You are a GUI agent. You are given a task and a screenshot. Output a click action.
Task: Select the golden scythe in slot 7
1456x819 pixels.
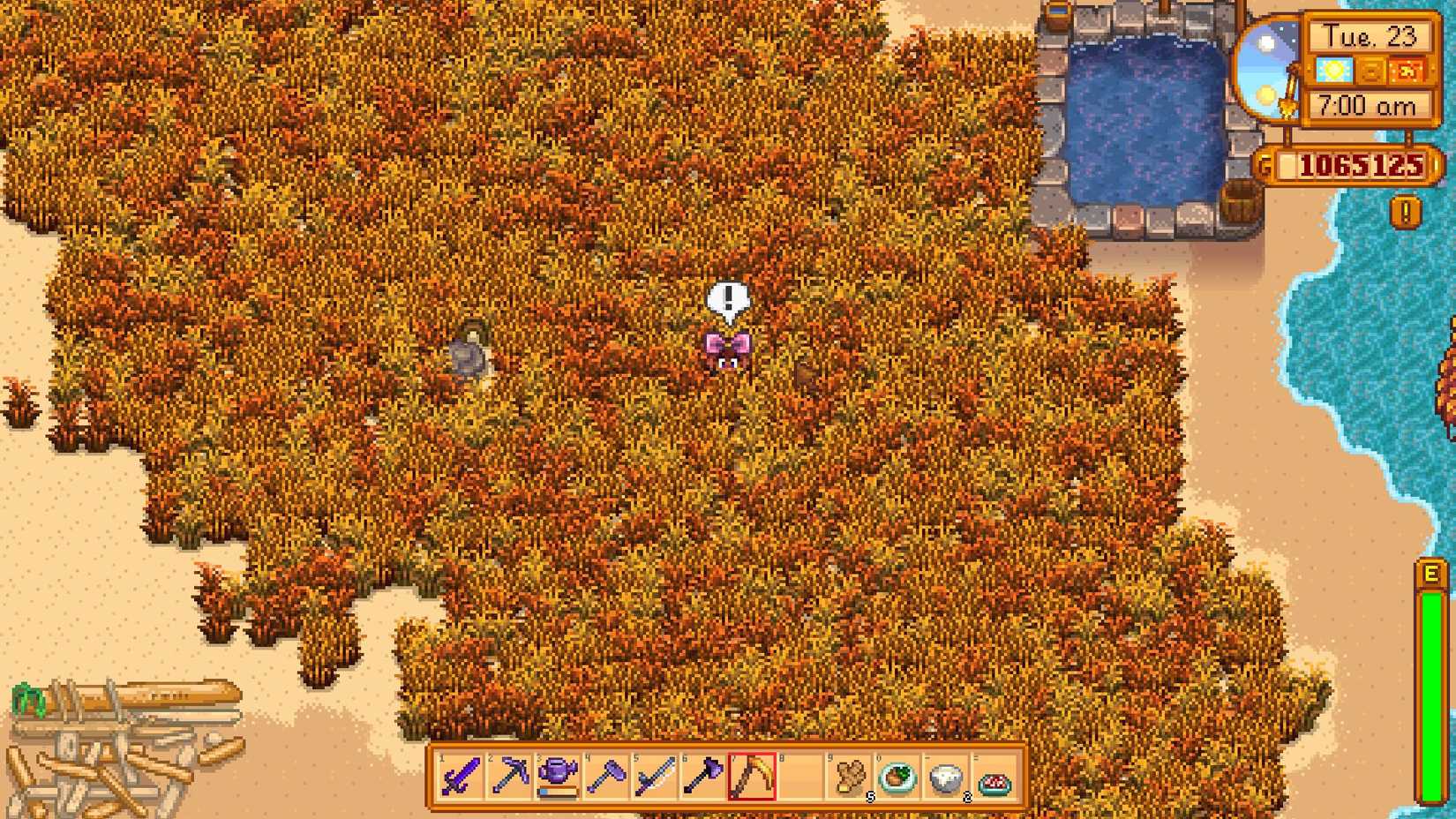(x=753, y=776)
